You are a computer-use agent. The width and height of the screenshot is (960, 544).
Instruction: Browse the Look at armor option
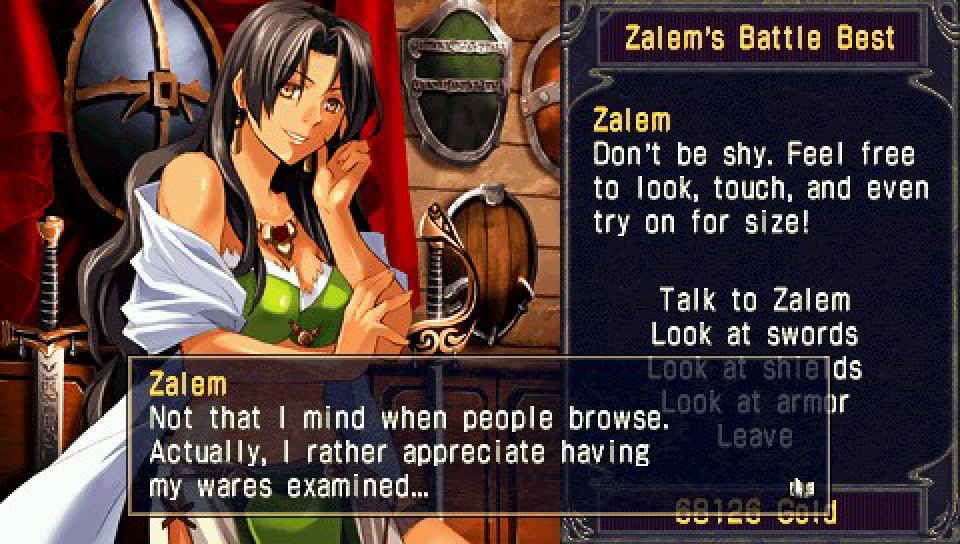tap(754, 402)
